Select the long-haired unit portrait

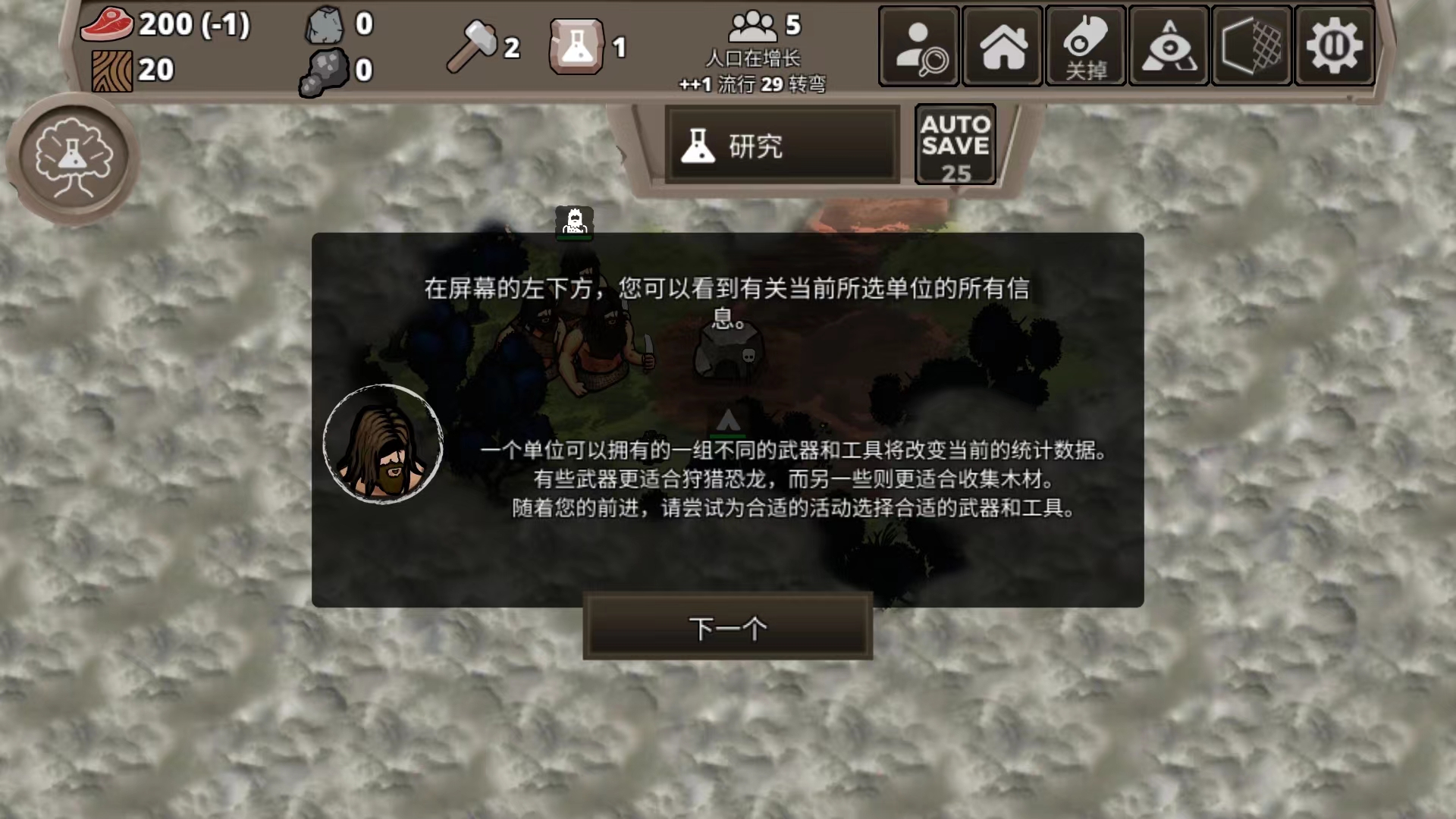tap(383, 446)
